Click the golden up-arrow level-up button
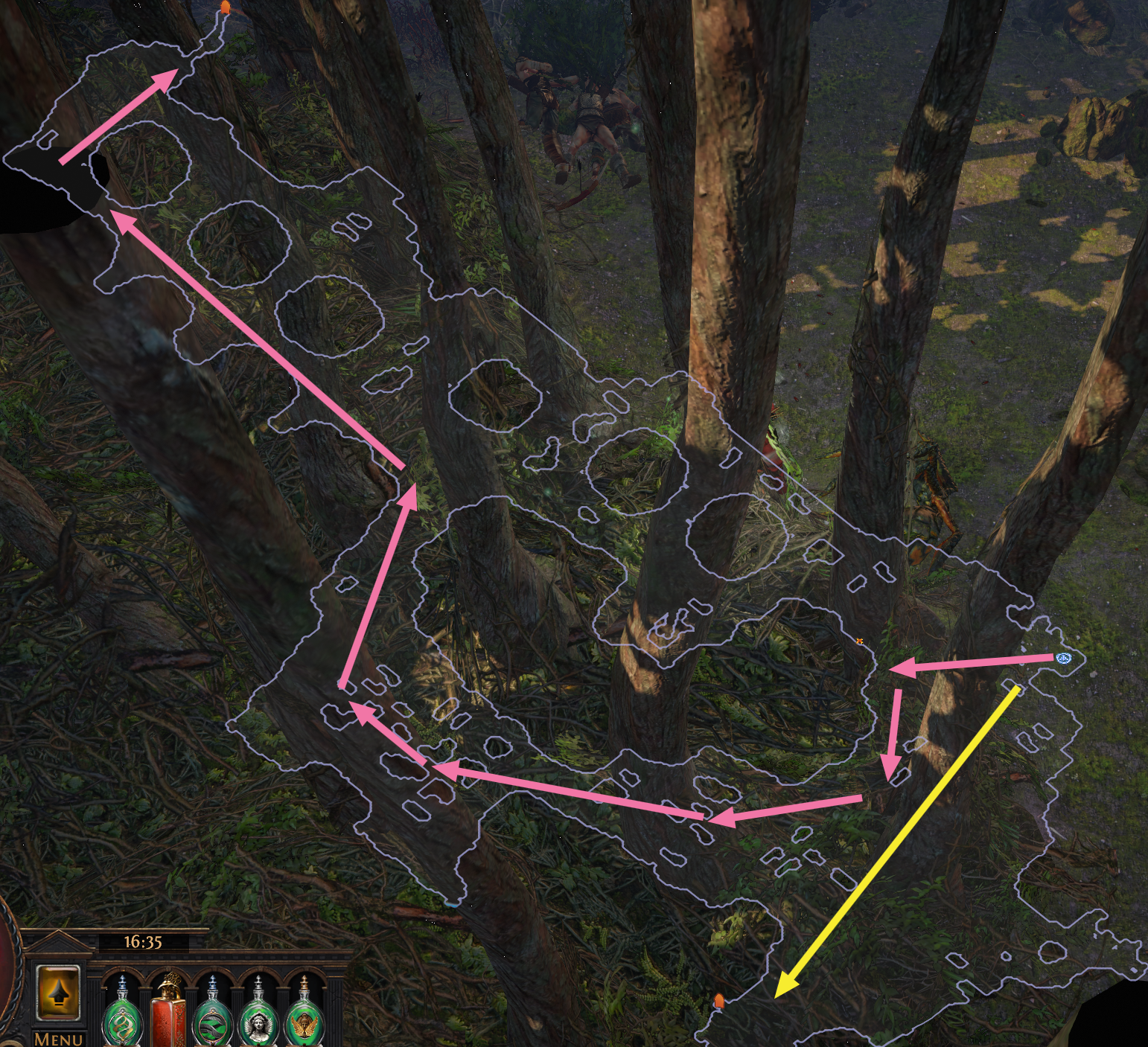The height and width of the screenshot is (1047, 1148). [x=59, y=993]
